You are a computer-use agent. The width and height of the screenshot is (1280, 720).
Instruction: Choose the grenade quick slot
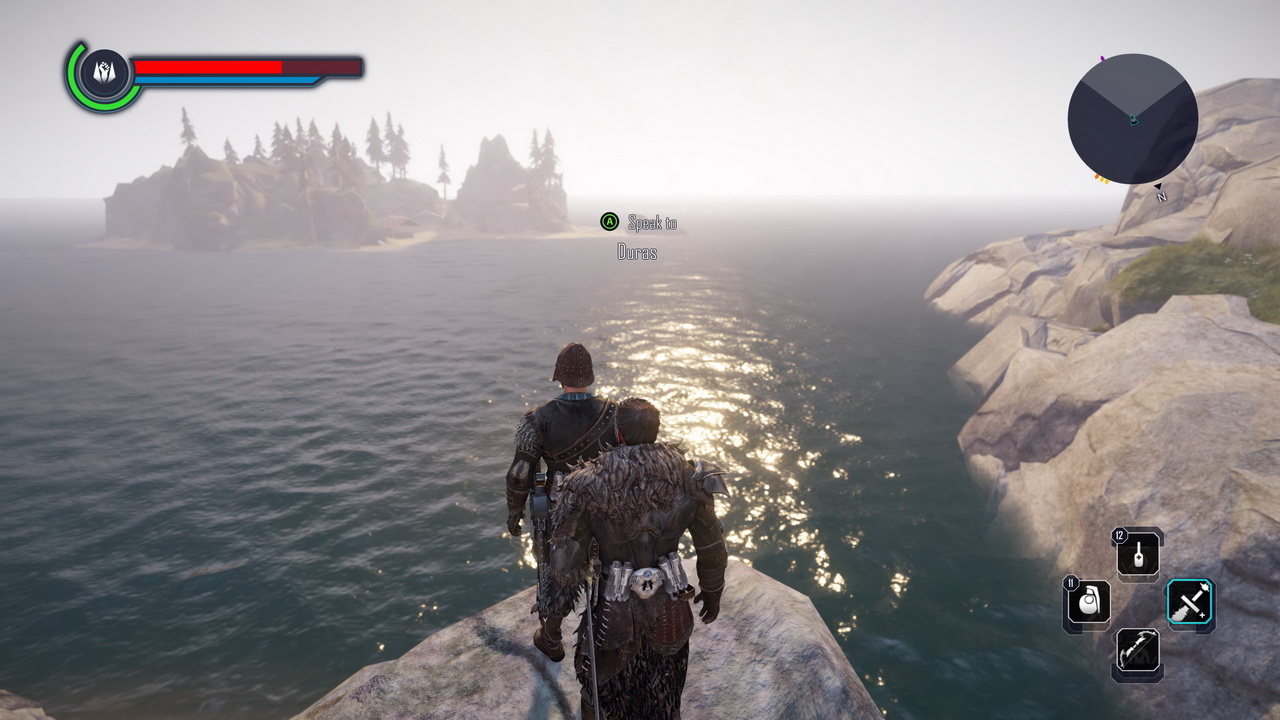click(1088, 603)
